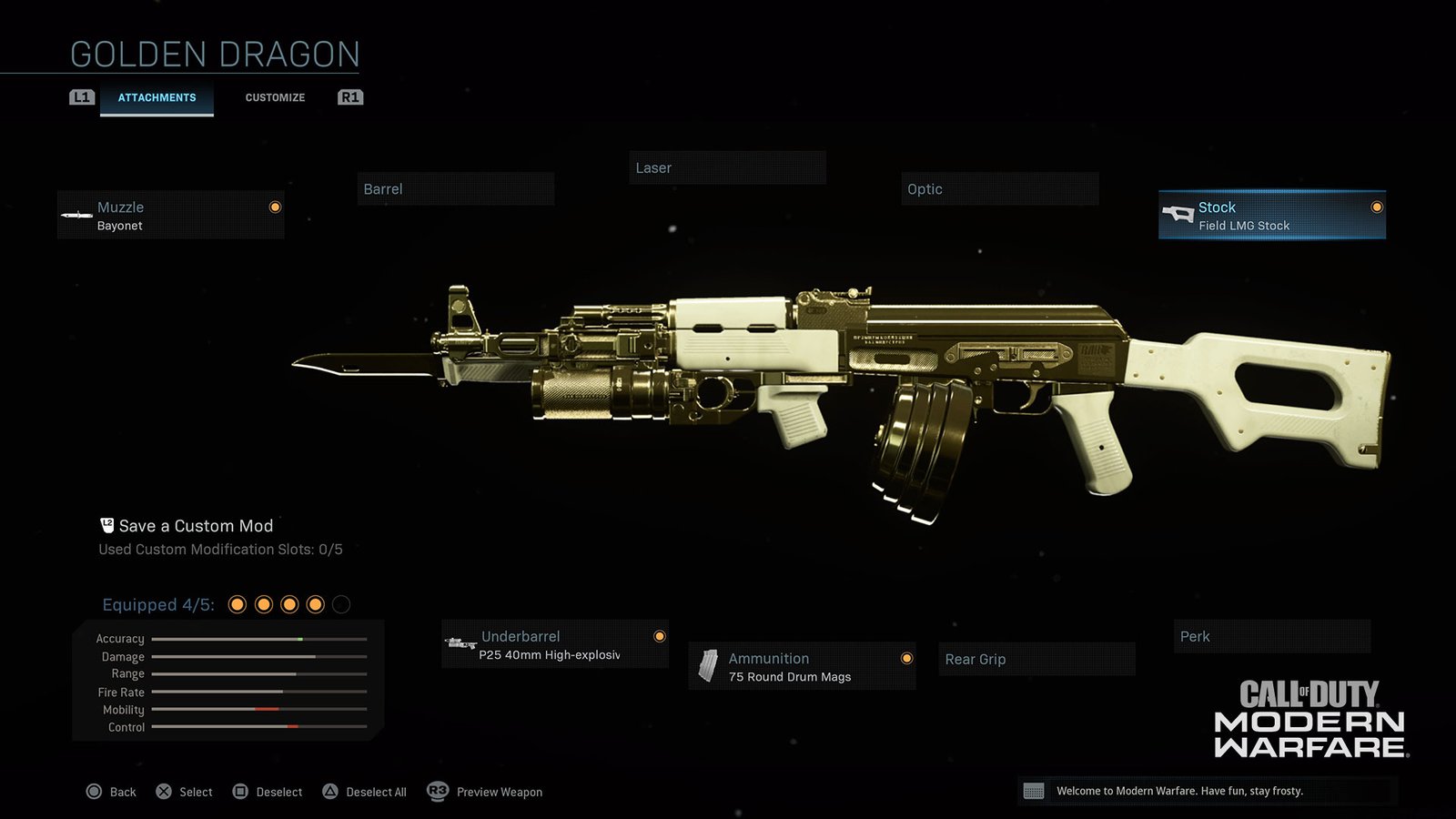Expand the Rear Grip options
This screenshot has height=819, width=1456.
coord(1036,659)
